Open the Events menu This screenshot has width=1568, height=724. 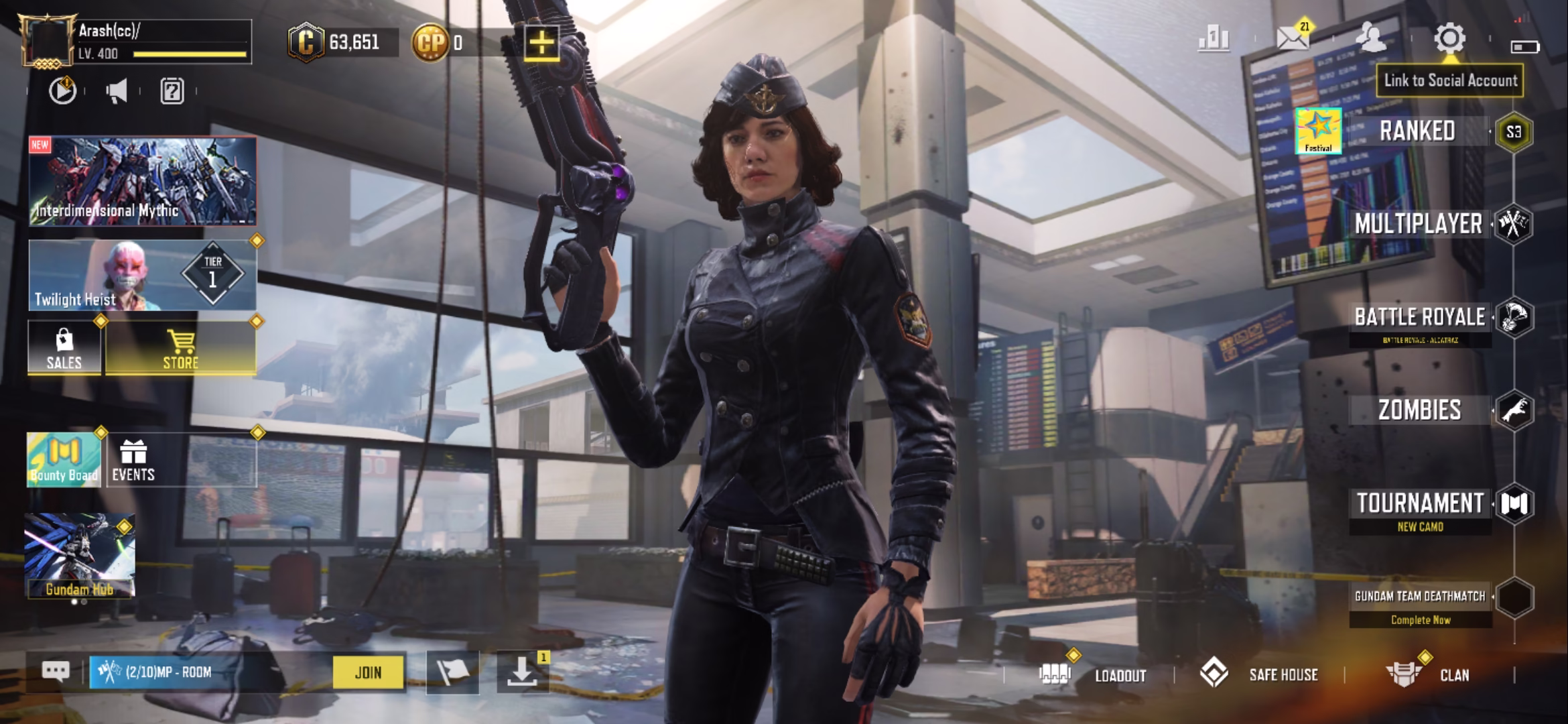tap(133, 461)
